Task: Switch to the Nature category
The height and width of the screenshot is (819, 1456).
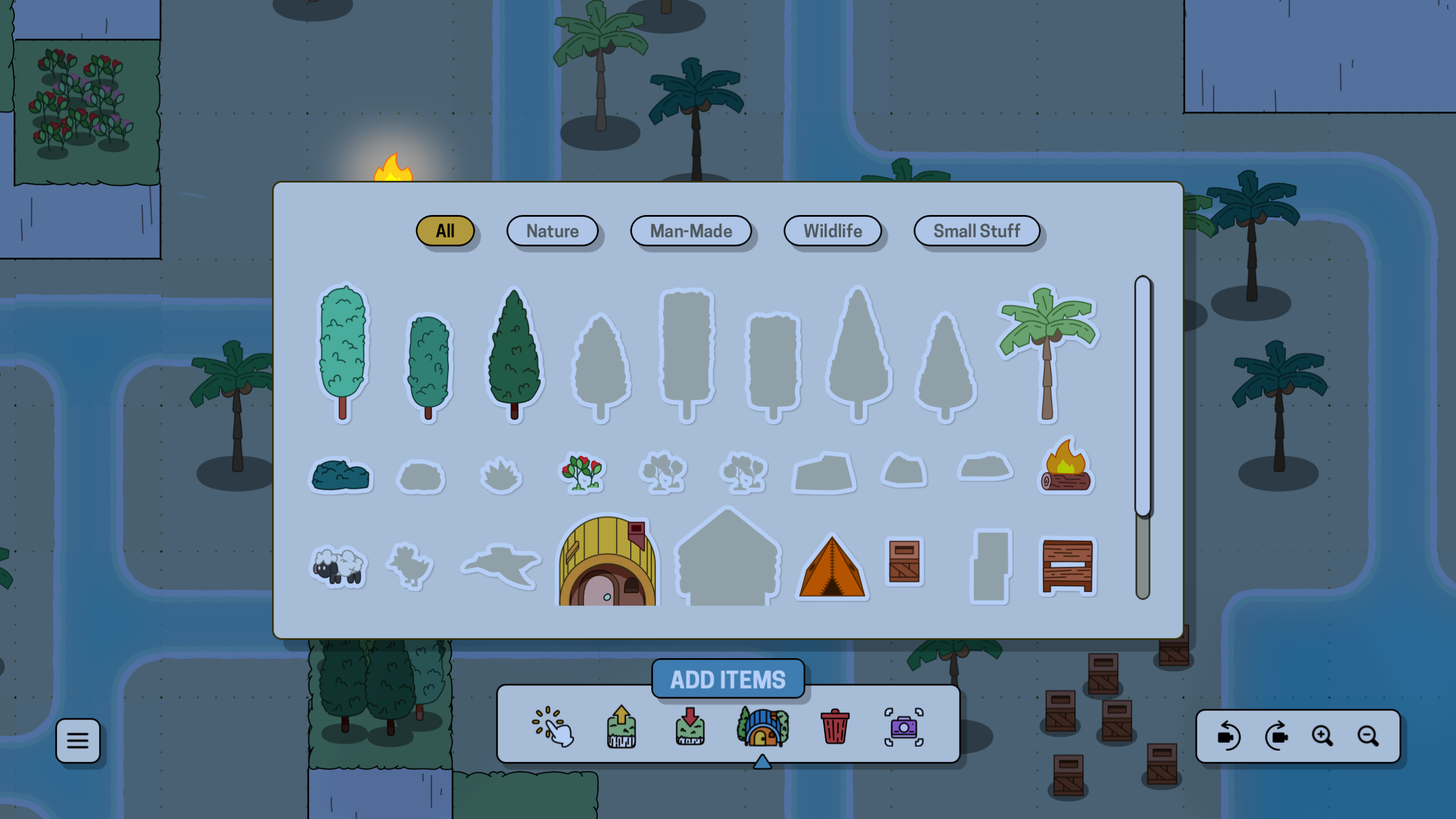Action: [552, 231]
